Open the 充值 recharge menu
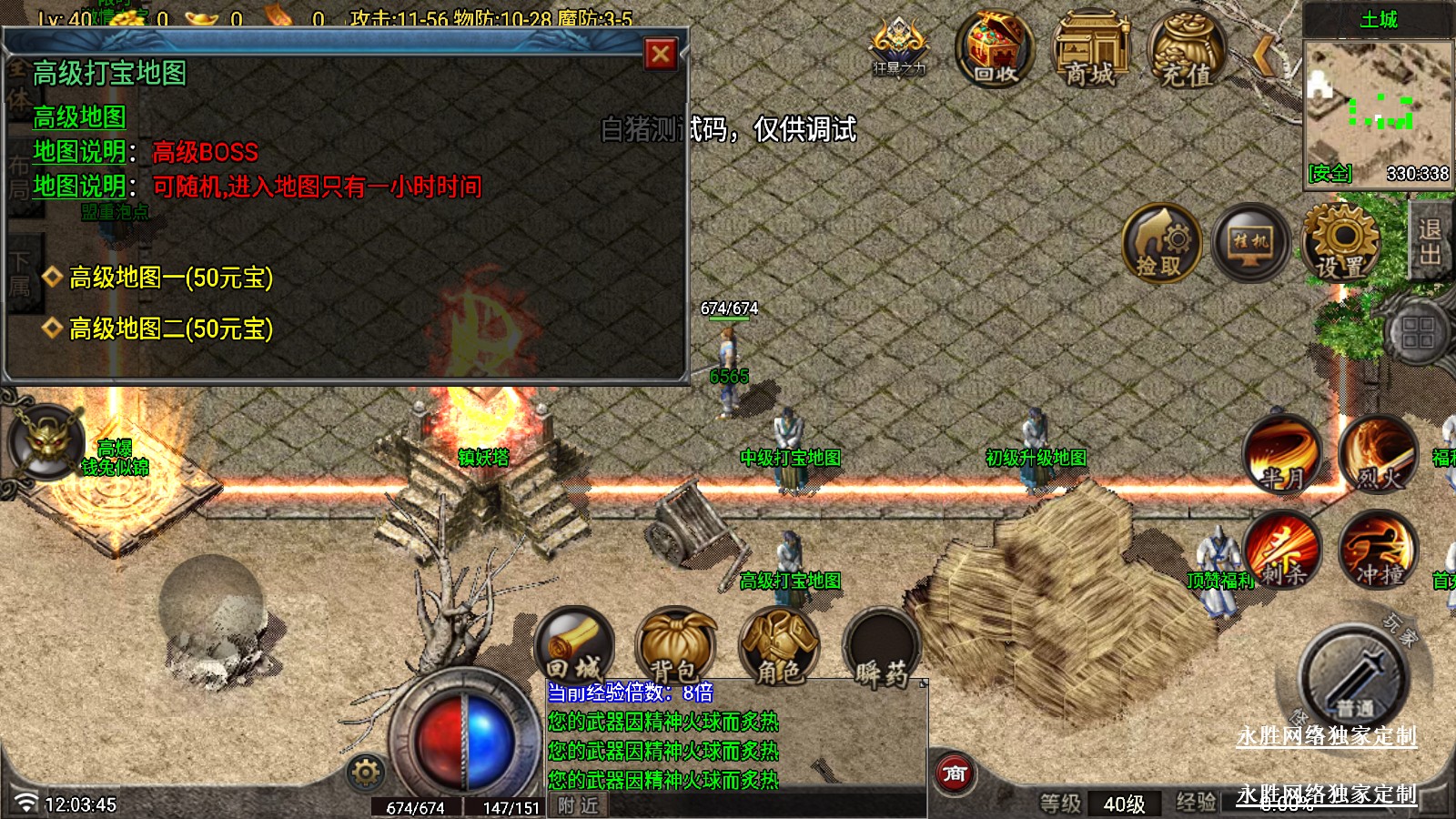Image resolution: width=1456 pixels, height=819 pixels. [x=1186, y=52]
